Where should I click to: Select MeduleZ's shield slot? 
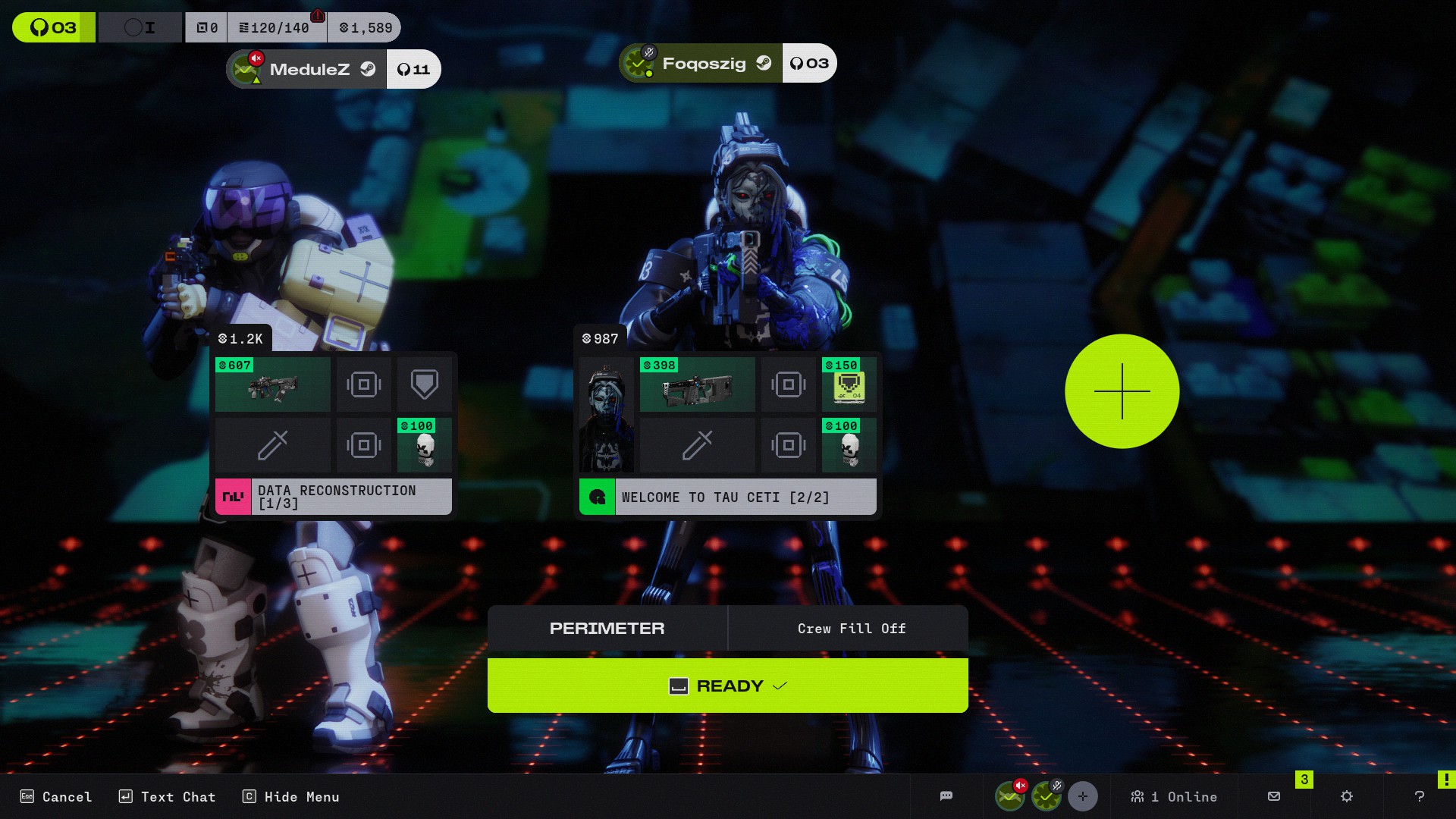pyautogui.click(x=425, y=385)
